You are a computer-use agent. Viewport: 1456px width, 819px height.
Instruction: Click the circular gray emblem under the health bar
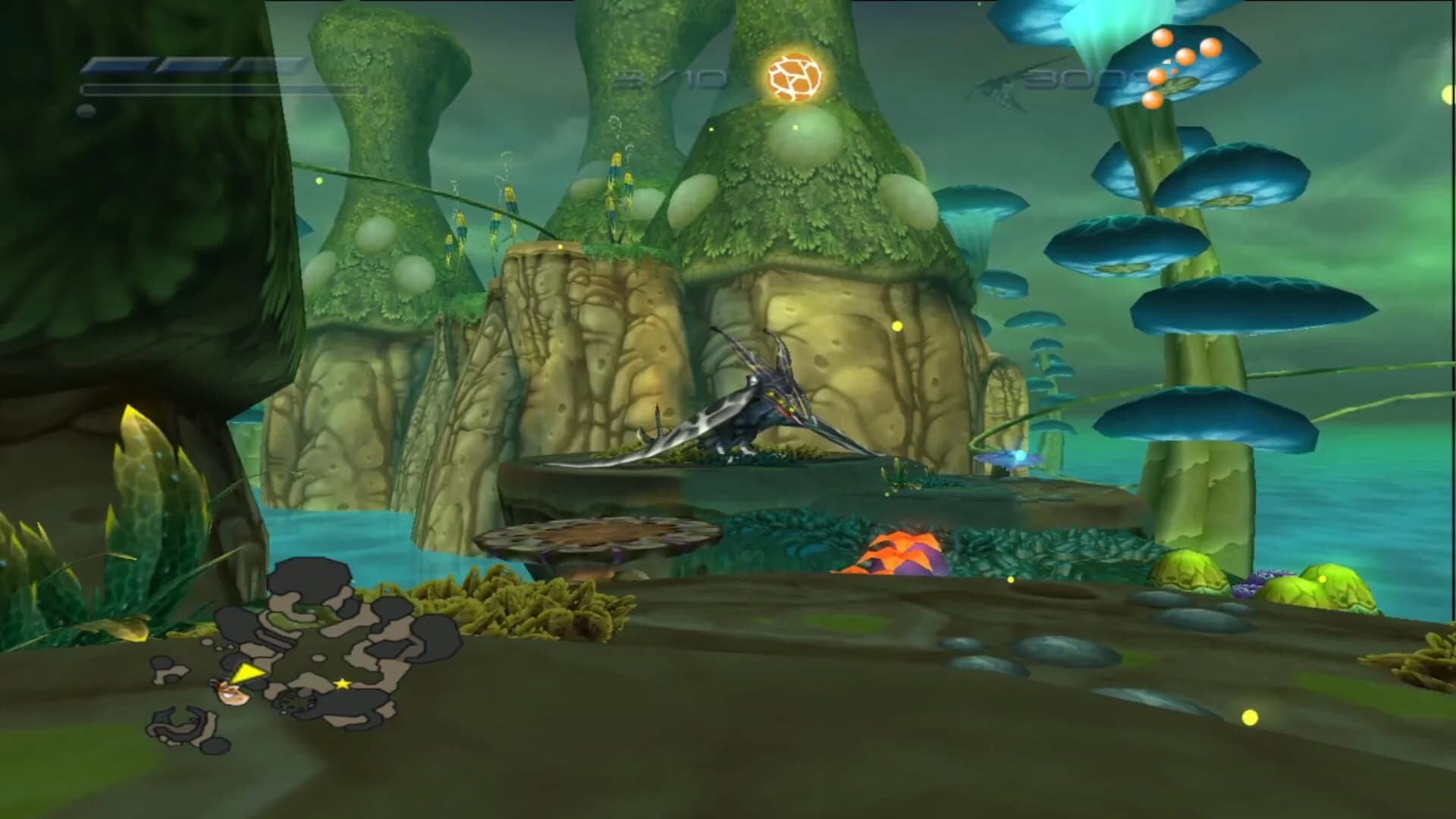(87, 110)
